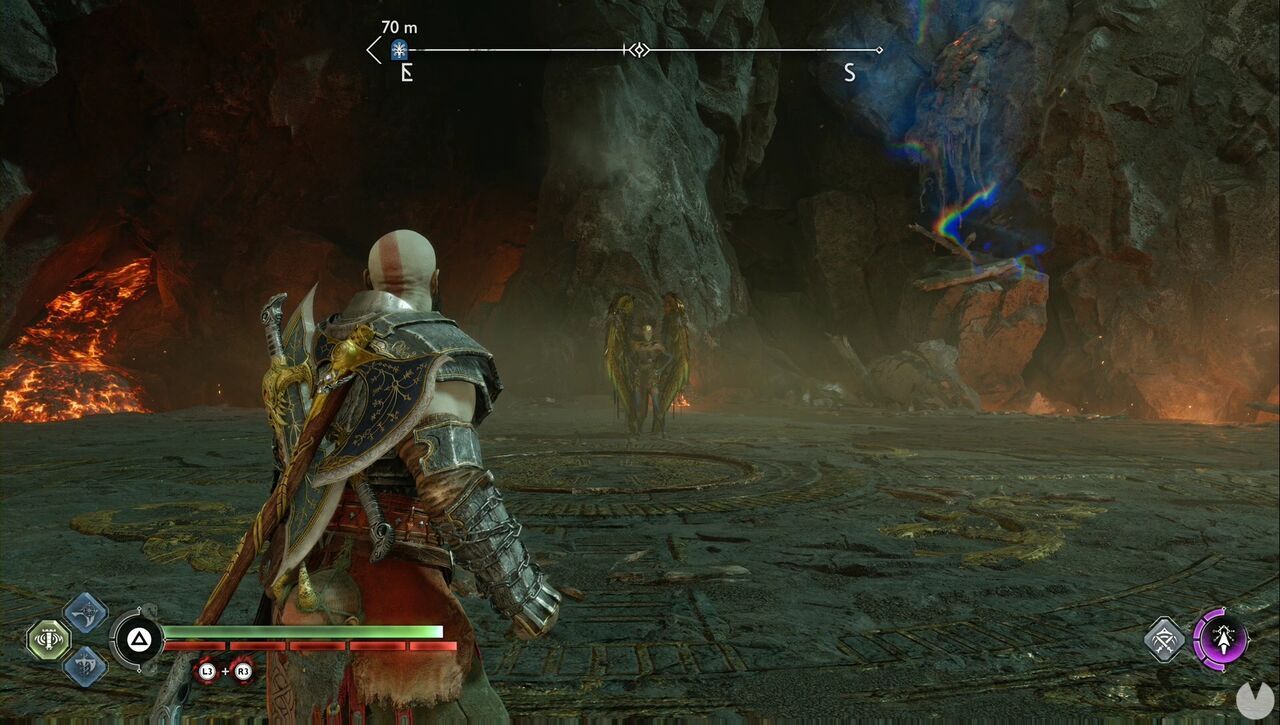This screenshot has height=725, width=1280.
Task: Select the E rune label under the marker
Action: pyautogui.click(x=406, y=72)
